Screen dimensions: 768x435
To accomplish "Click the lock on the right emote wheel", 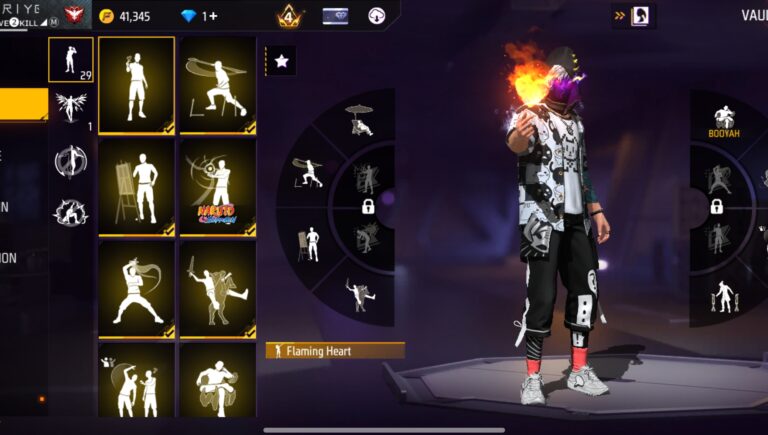I will (716, 207).
